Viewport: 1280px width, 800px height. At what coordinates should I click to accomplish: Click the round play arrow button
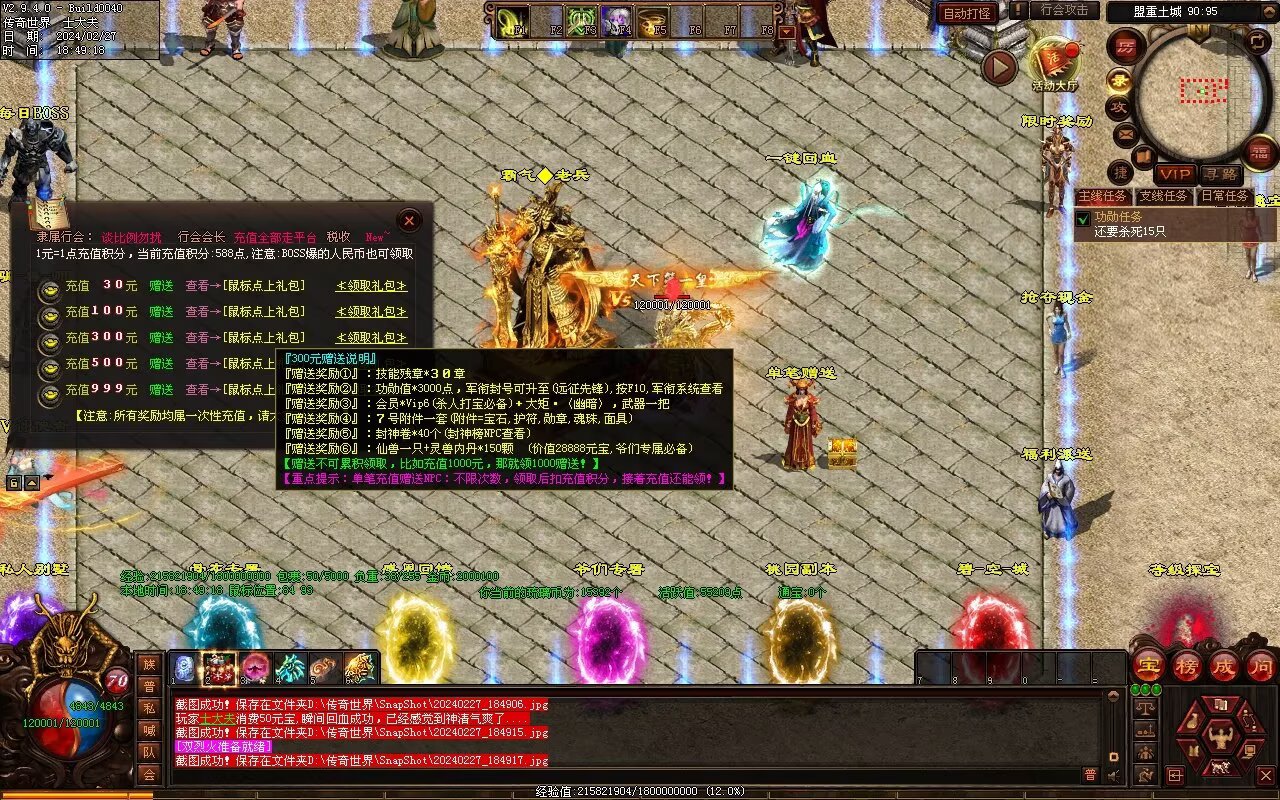pos(999,67)
